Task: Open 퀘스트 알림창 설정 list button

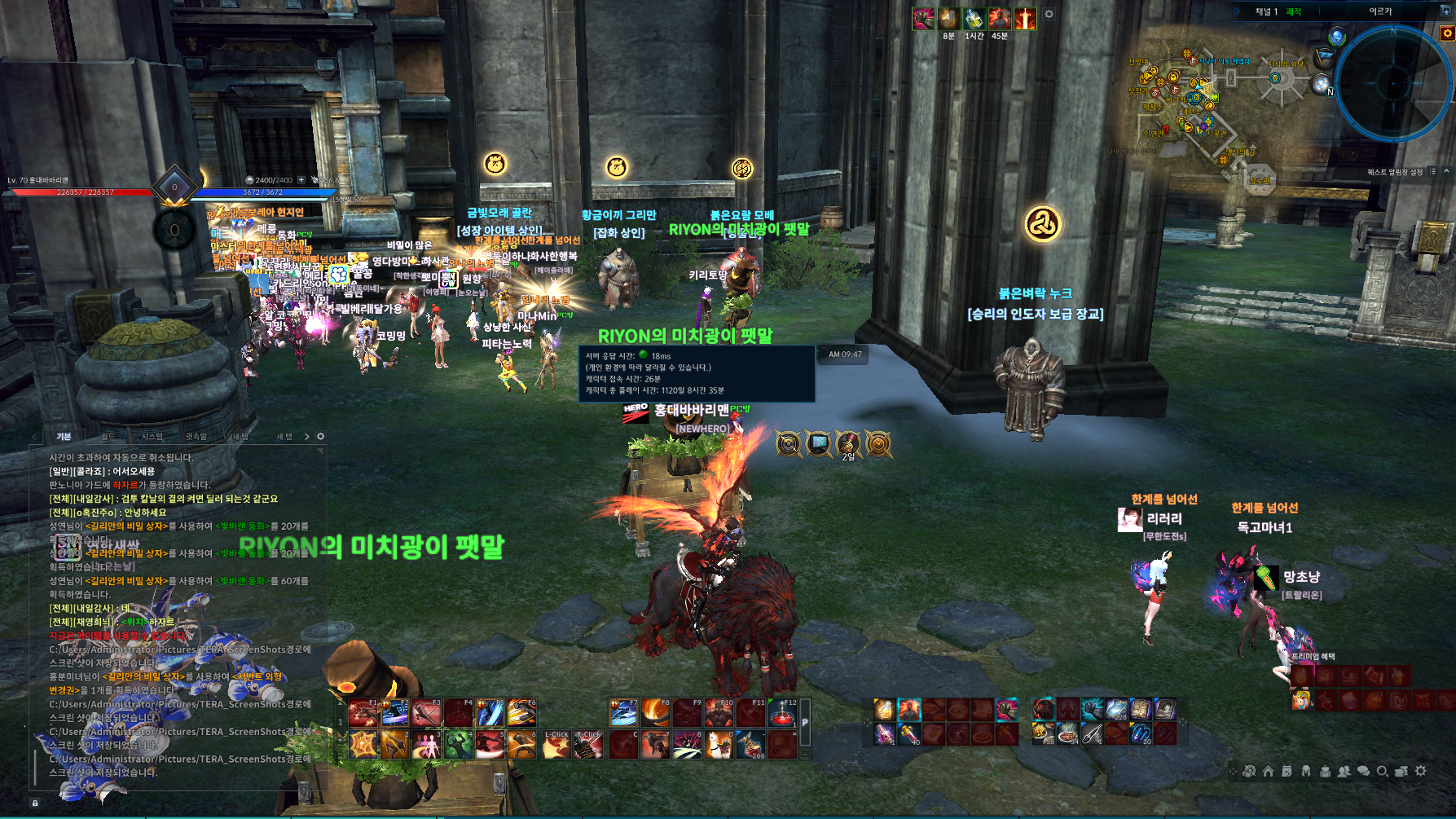Action: click(1432, 172)
